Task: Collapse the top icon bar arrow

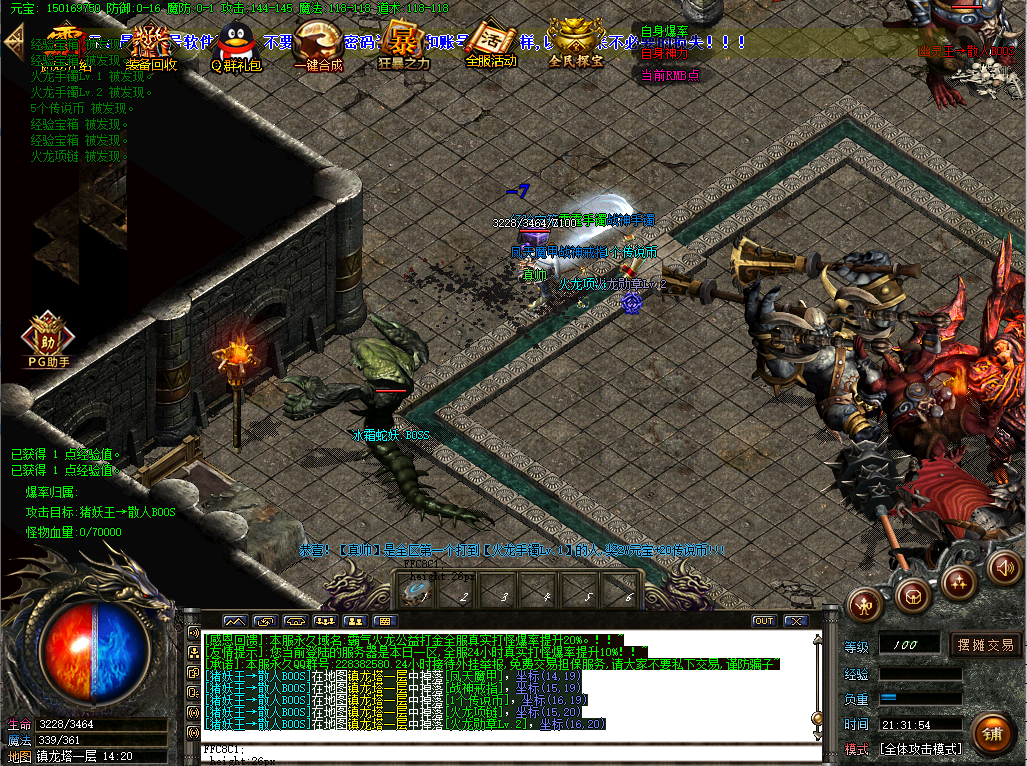Action: 14,40
